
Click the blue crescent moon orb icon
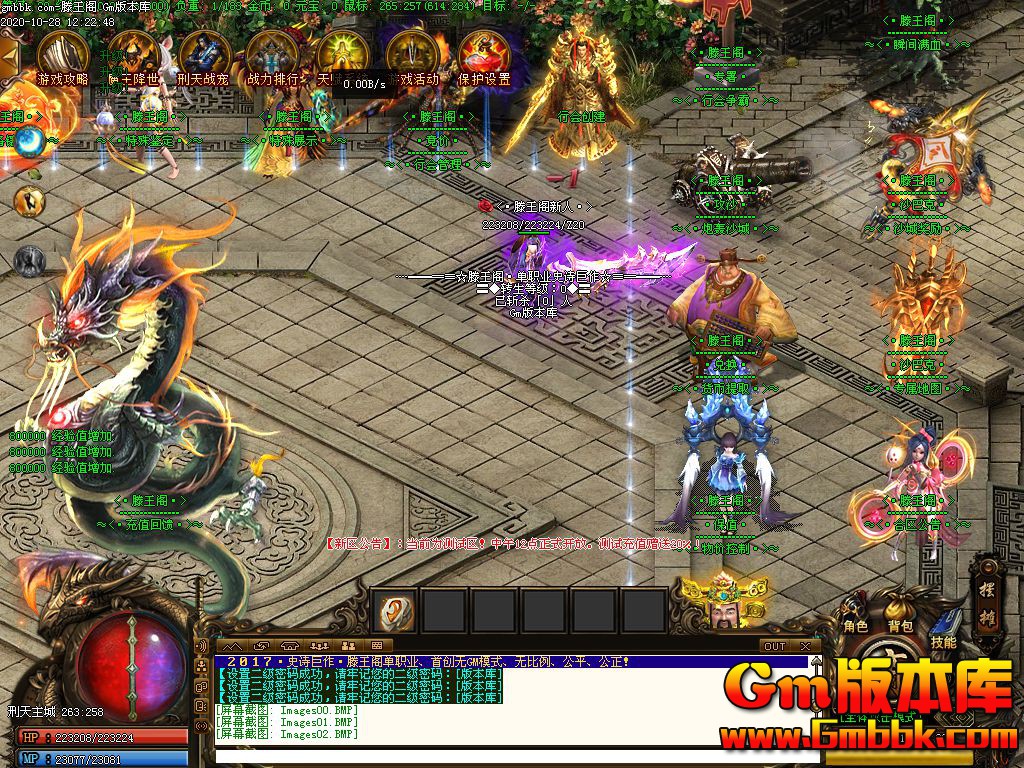[x=28, y=141]
